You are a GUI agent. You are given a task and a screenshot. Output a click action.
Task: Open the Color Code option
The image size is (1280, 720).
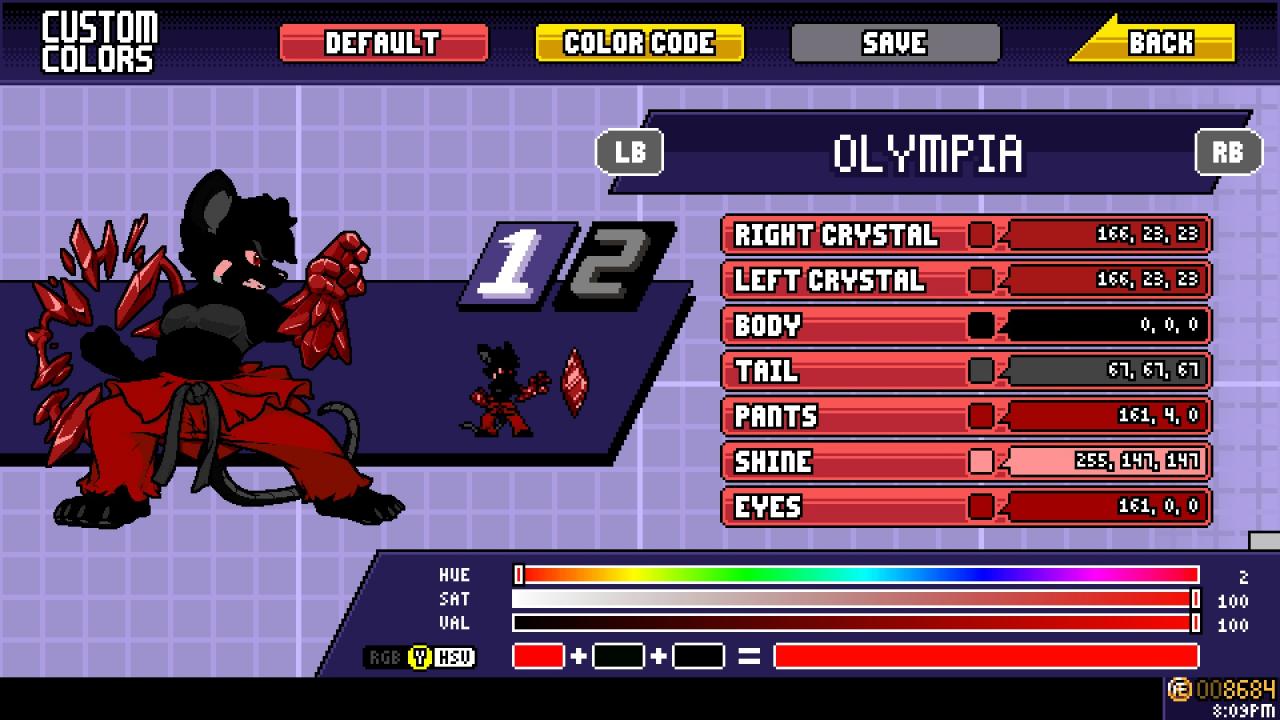click(x=639, y=43)
